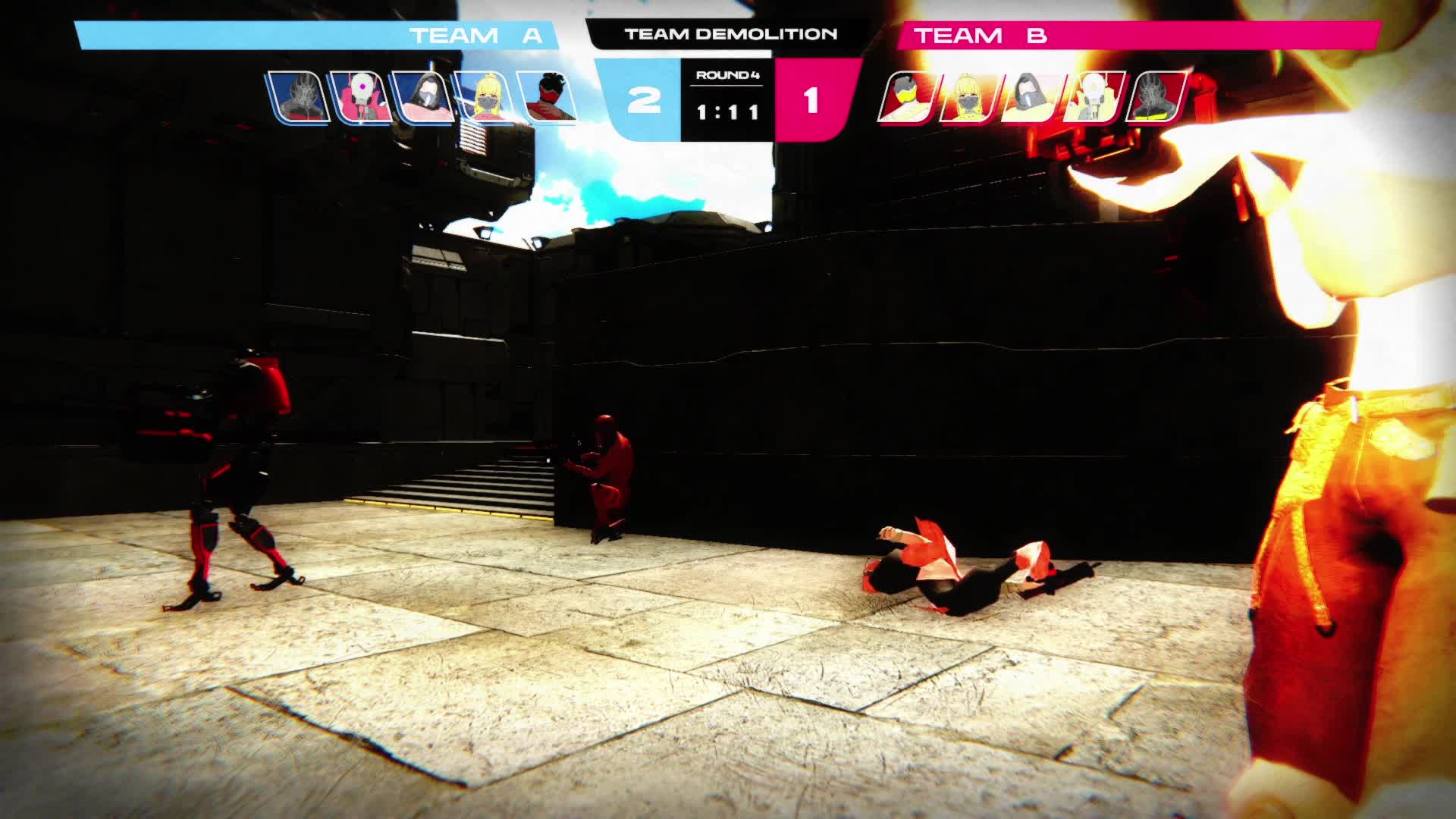Pick Team A's blonde masked girl portrait

click(486, 97)
